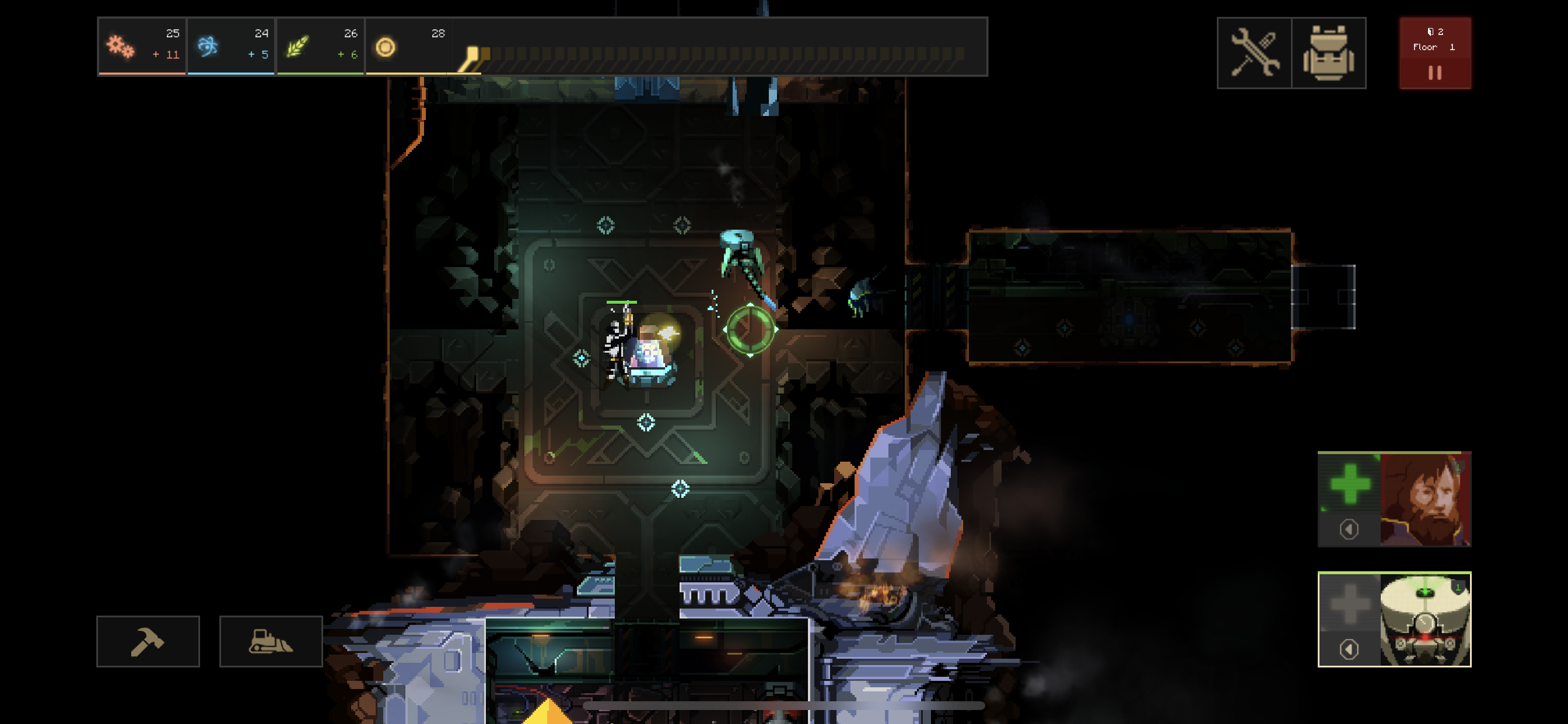
Task: Open the research tools menu
Action: [x=1254, y=54]
